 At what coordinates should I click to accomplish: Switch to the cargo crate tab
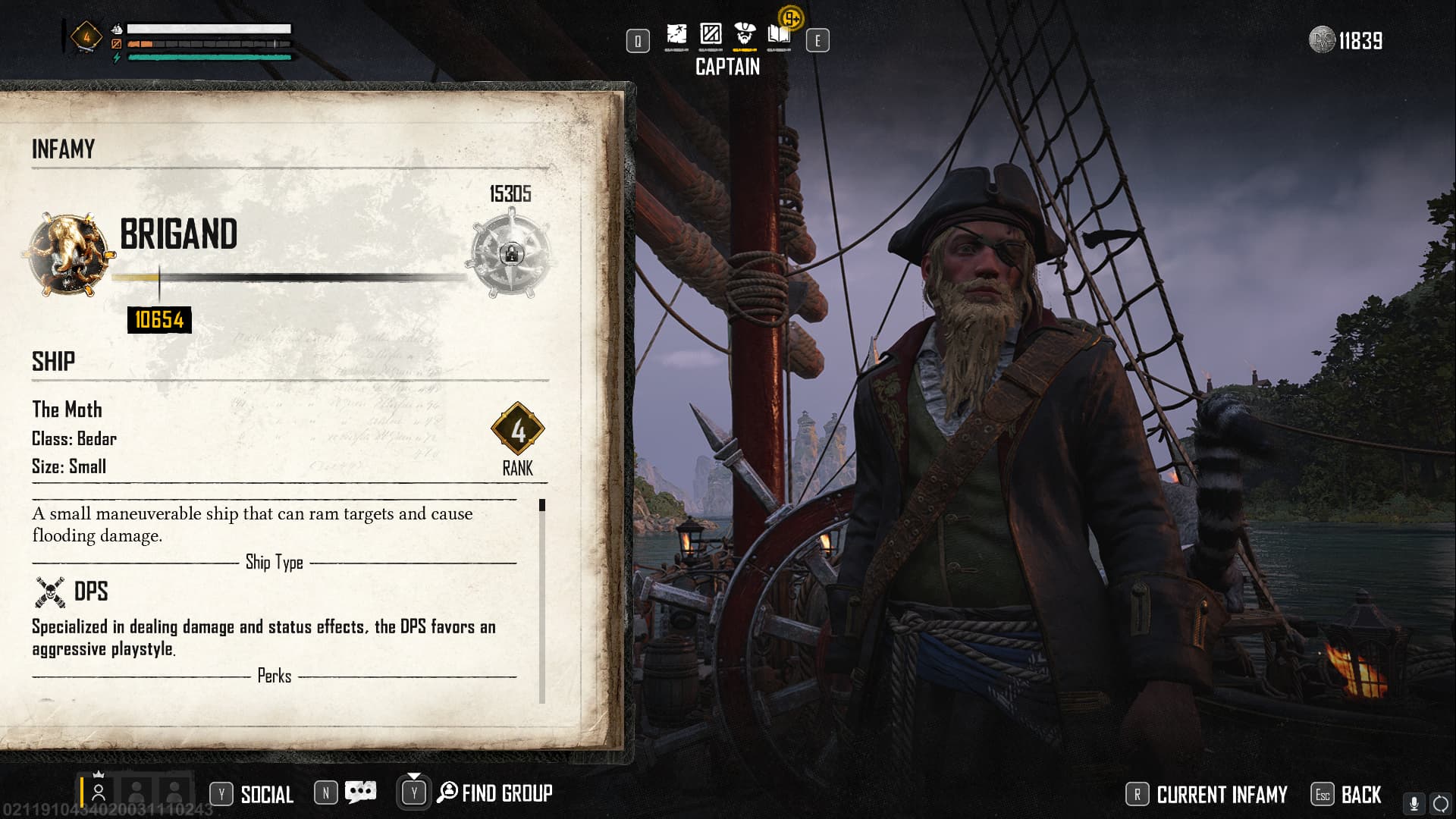click(x=711, y=35)
